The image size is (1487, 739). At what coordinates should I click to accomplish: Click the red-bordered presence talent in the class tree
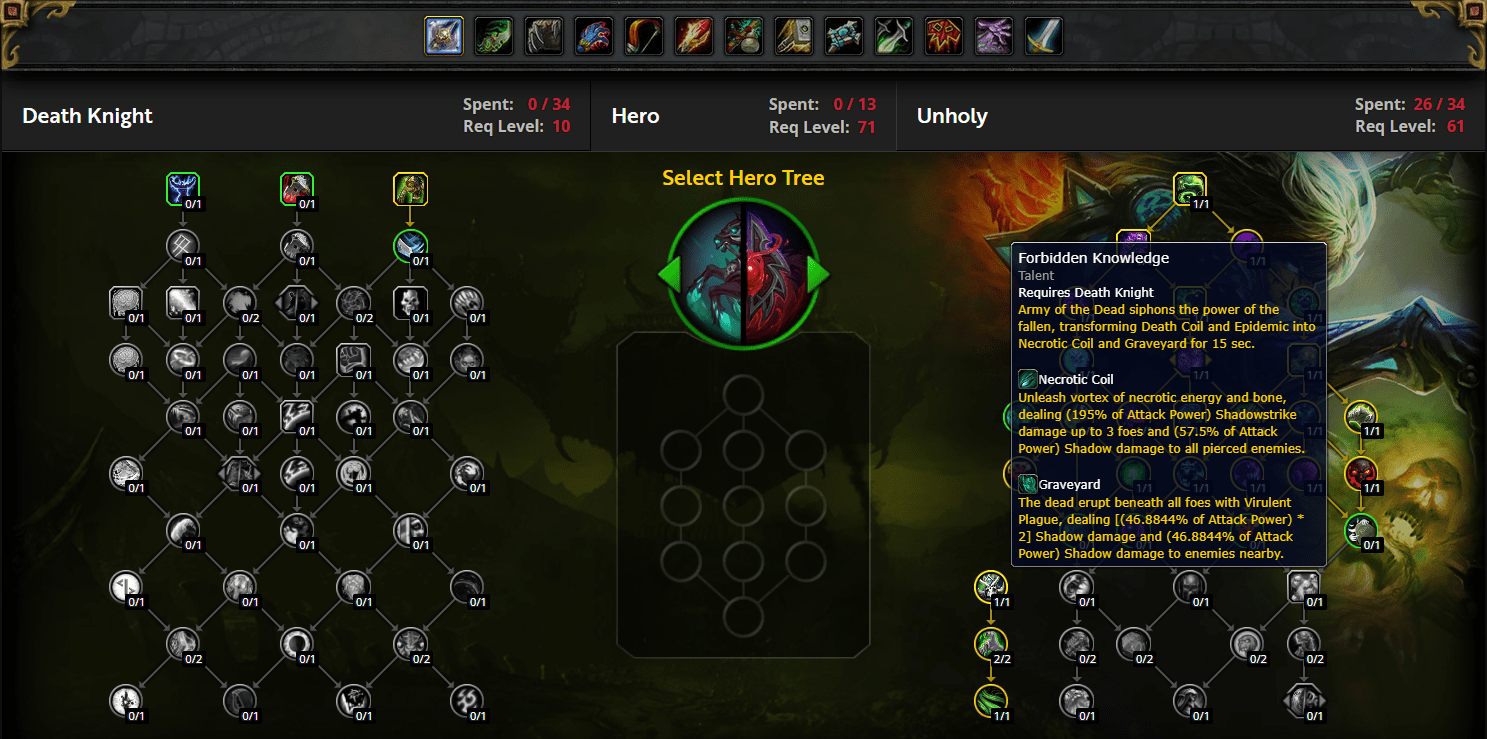(296, 188)
